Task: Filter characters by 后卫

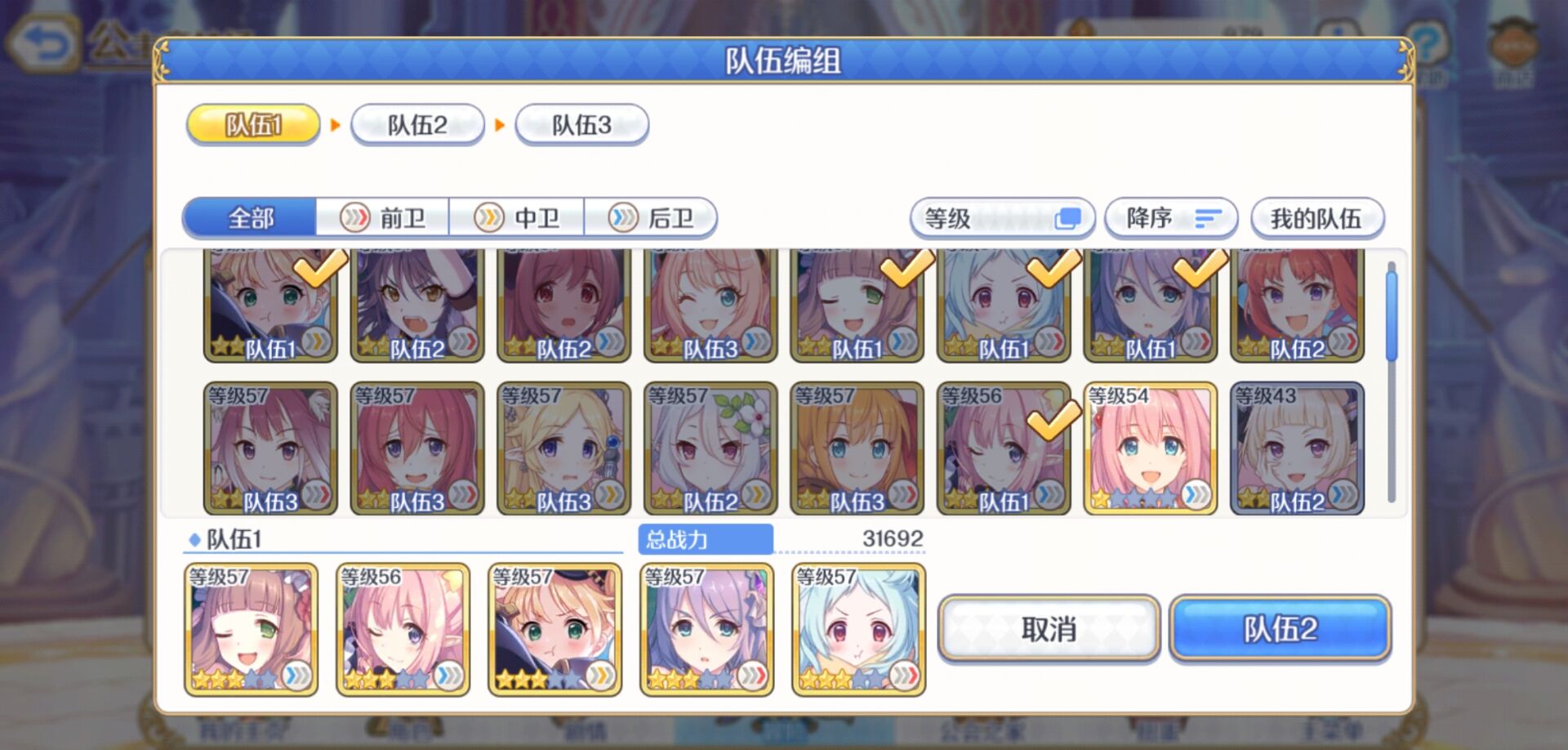Action: point(651,218)
